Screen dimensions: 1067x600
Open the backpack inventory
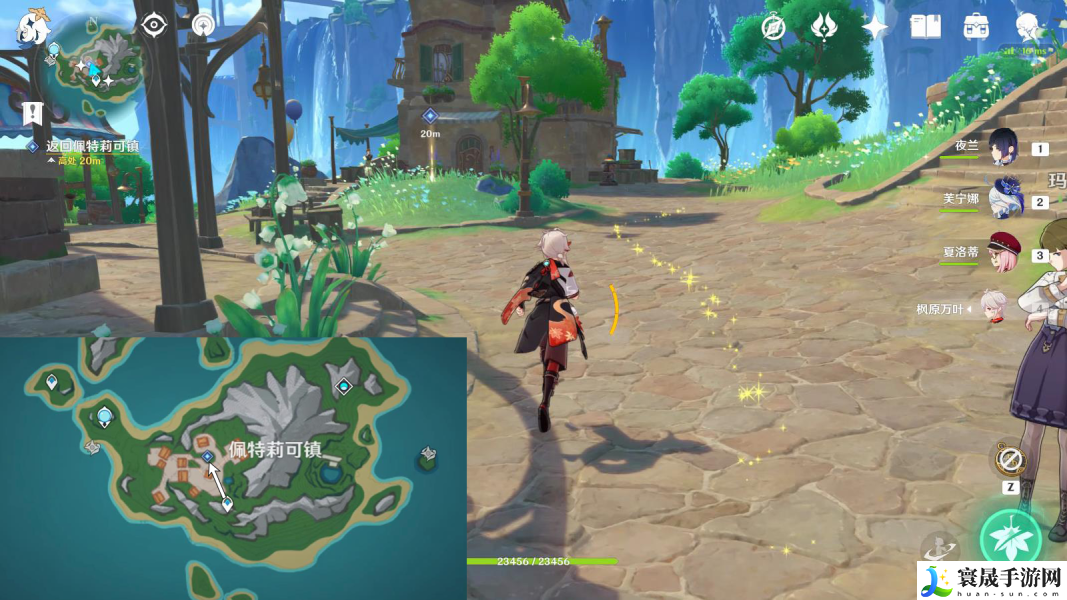(x=976, y=27)
